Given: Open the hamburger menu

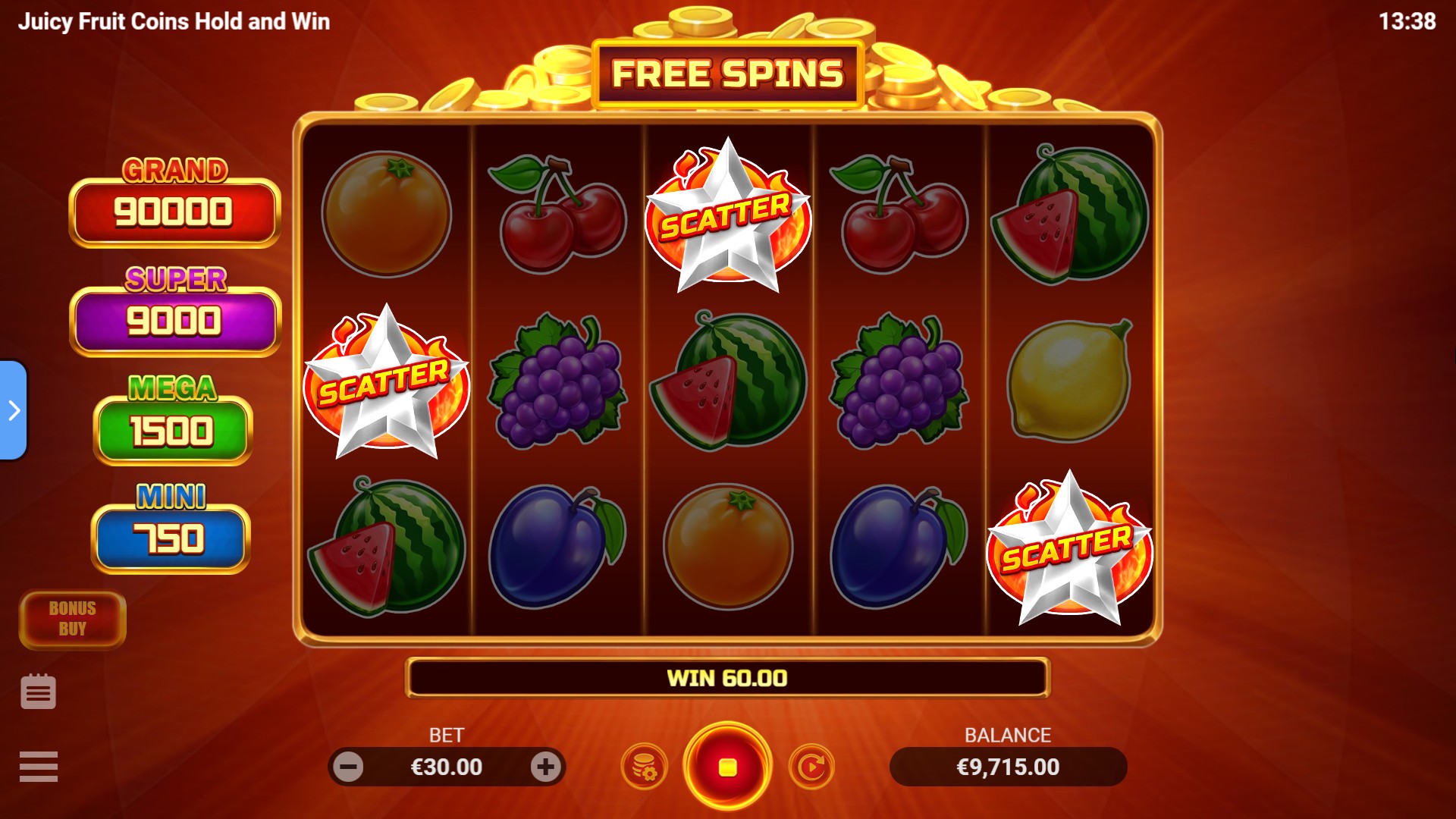Looking at the screenshot, I should click(x=39, y=766).
